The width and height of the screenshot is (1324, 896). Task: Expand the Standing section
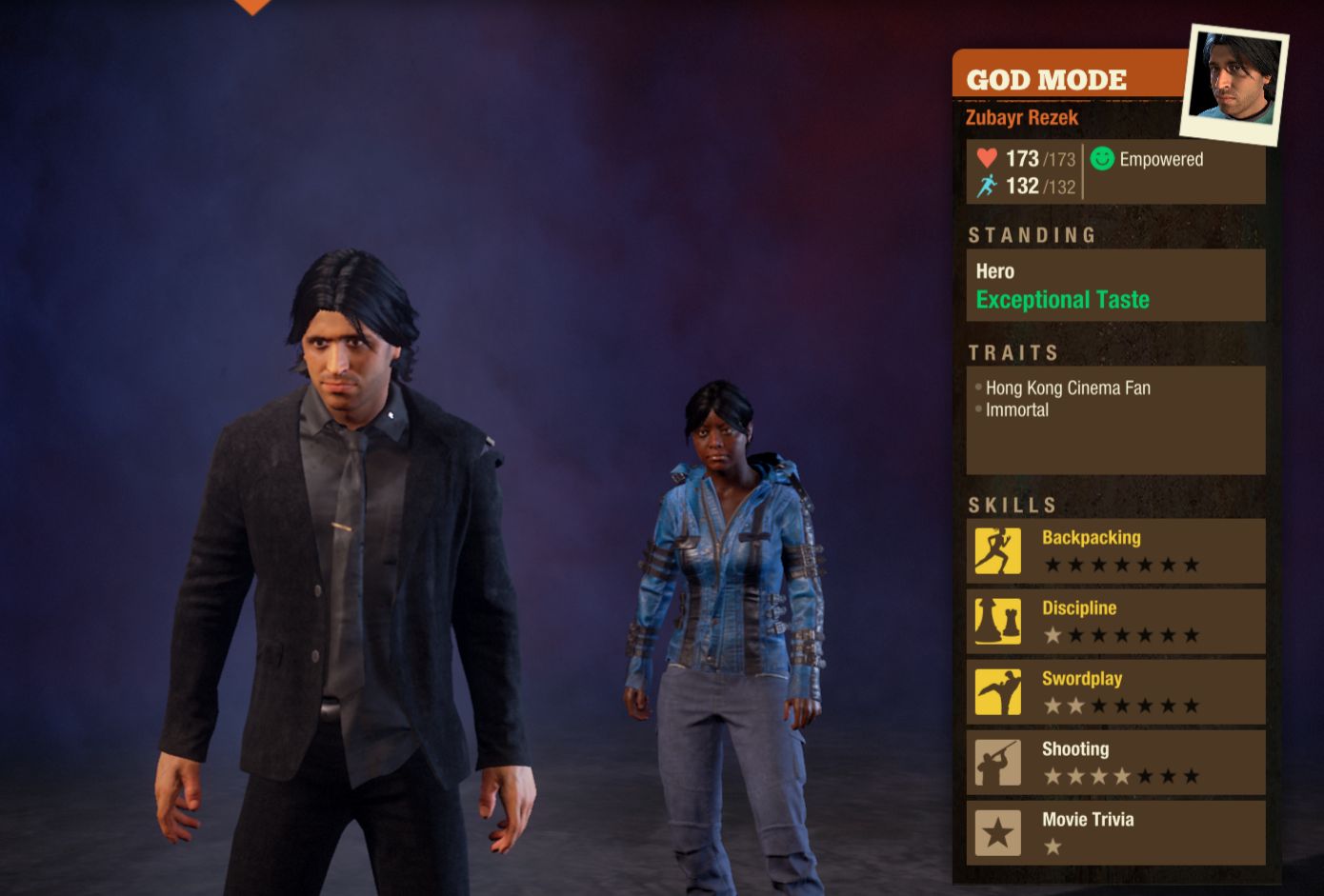pyautogui.click(x=1032, y=234)
